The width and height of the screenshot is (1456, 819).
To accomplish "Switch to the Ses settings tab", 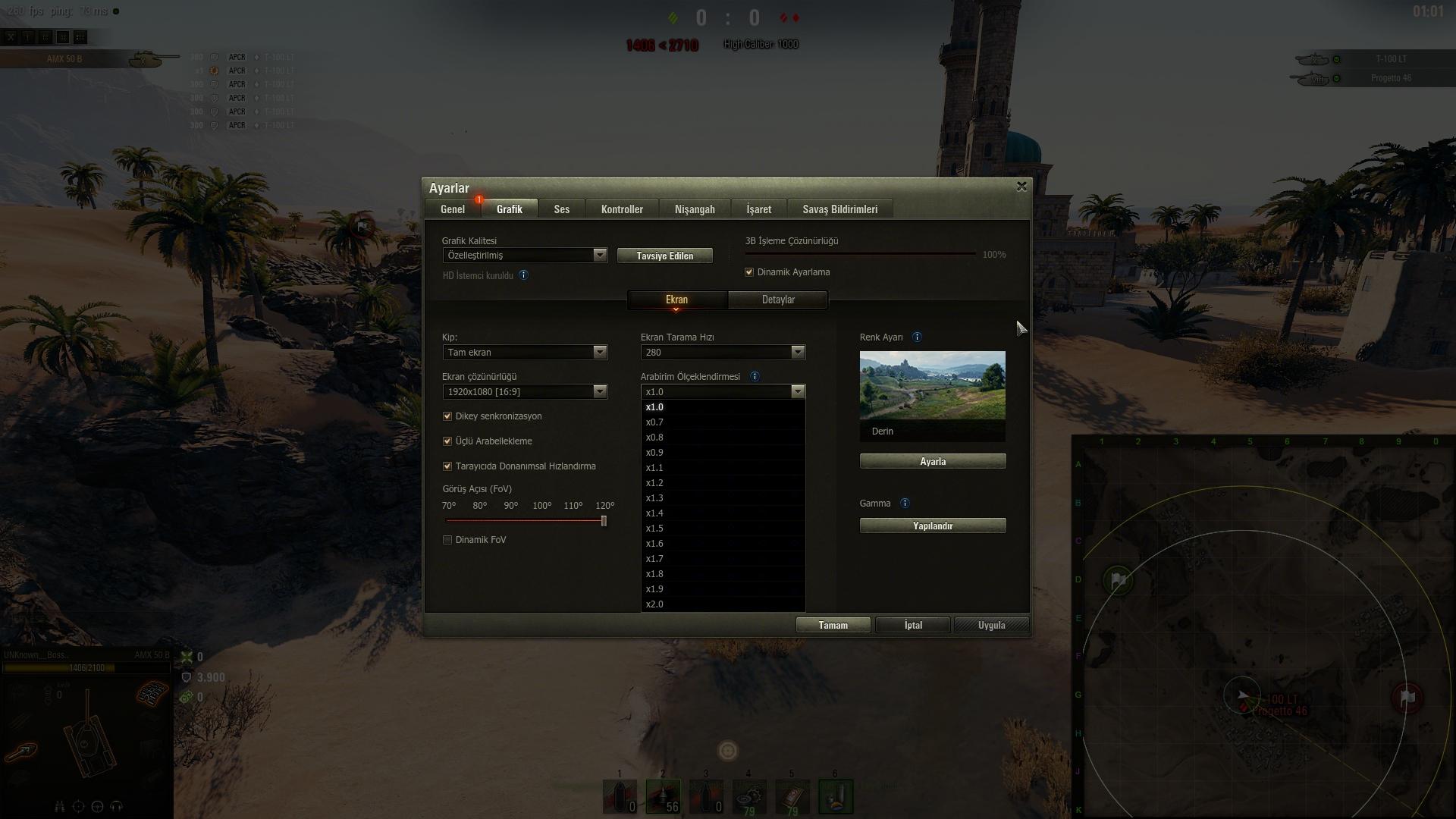I will click(561, 209).
